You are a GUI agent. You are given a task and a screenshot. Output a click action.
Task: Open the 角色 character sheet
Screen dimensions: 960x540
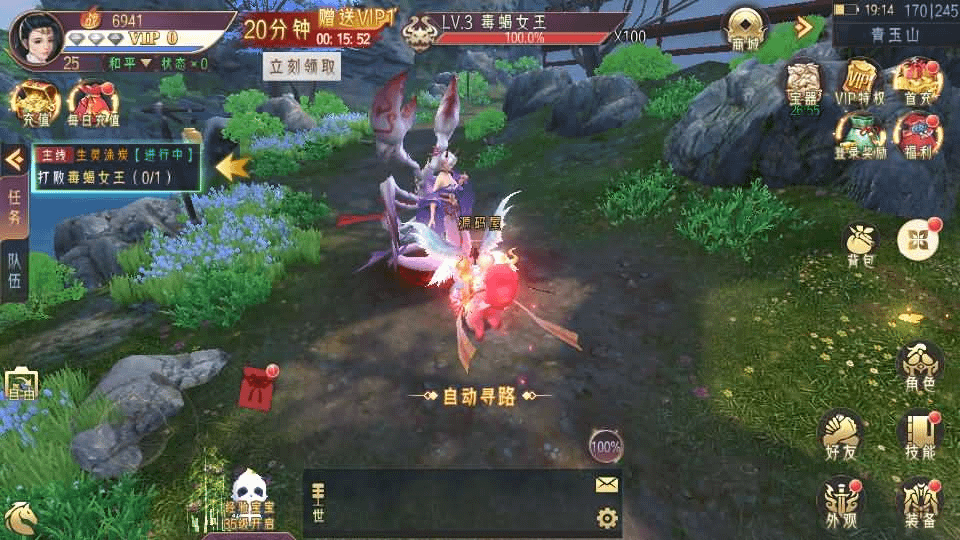point(919,366)
